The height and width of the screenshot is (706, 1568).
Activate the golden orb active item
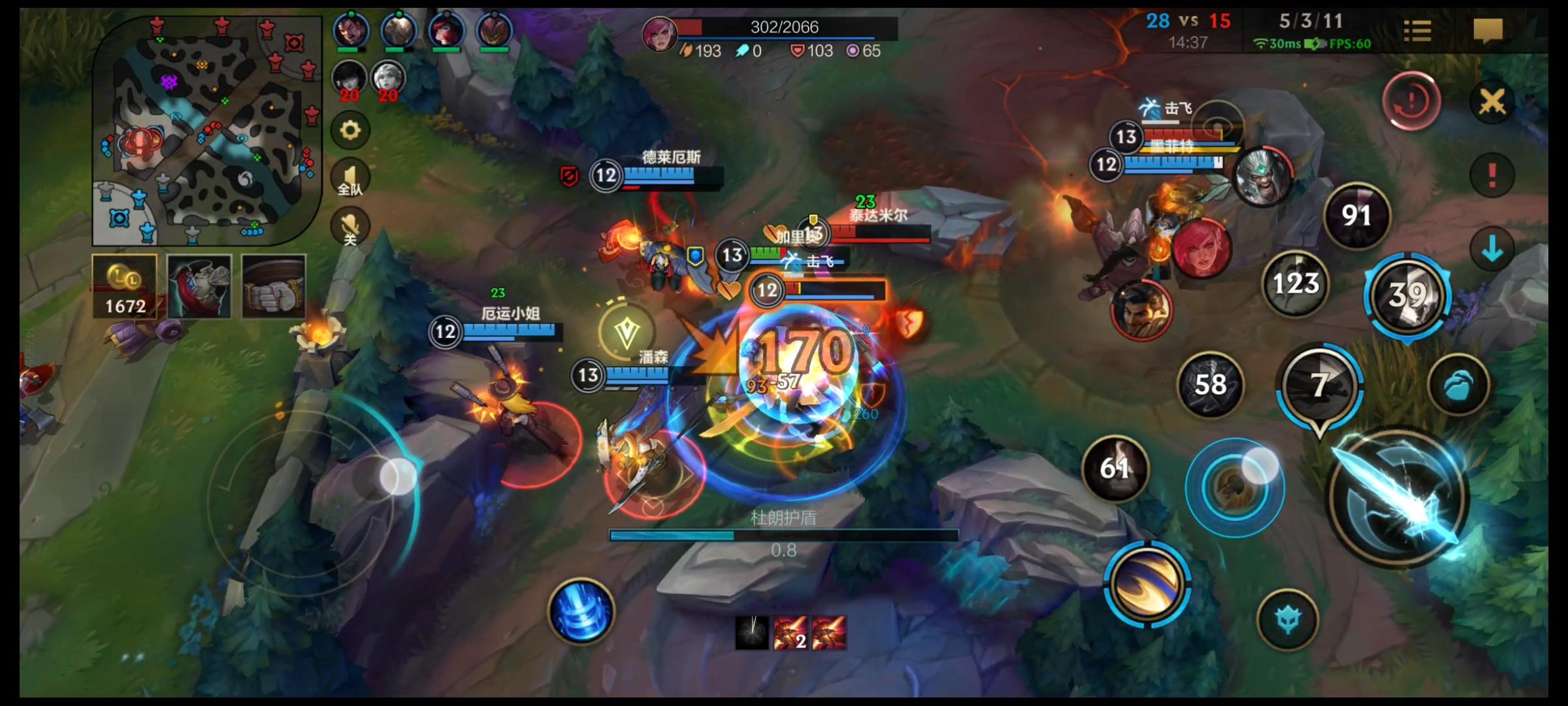pos(1147,582)
